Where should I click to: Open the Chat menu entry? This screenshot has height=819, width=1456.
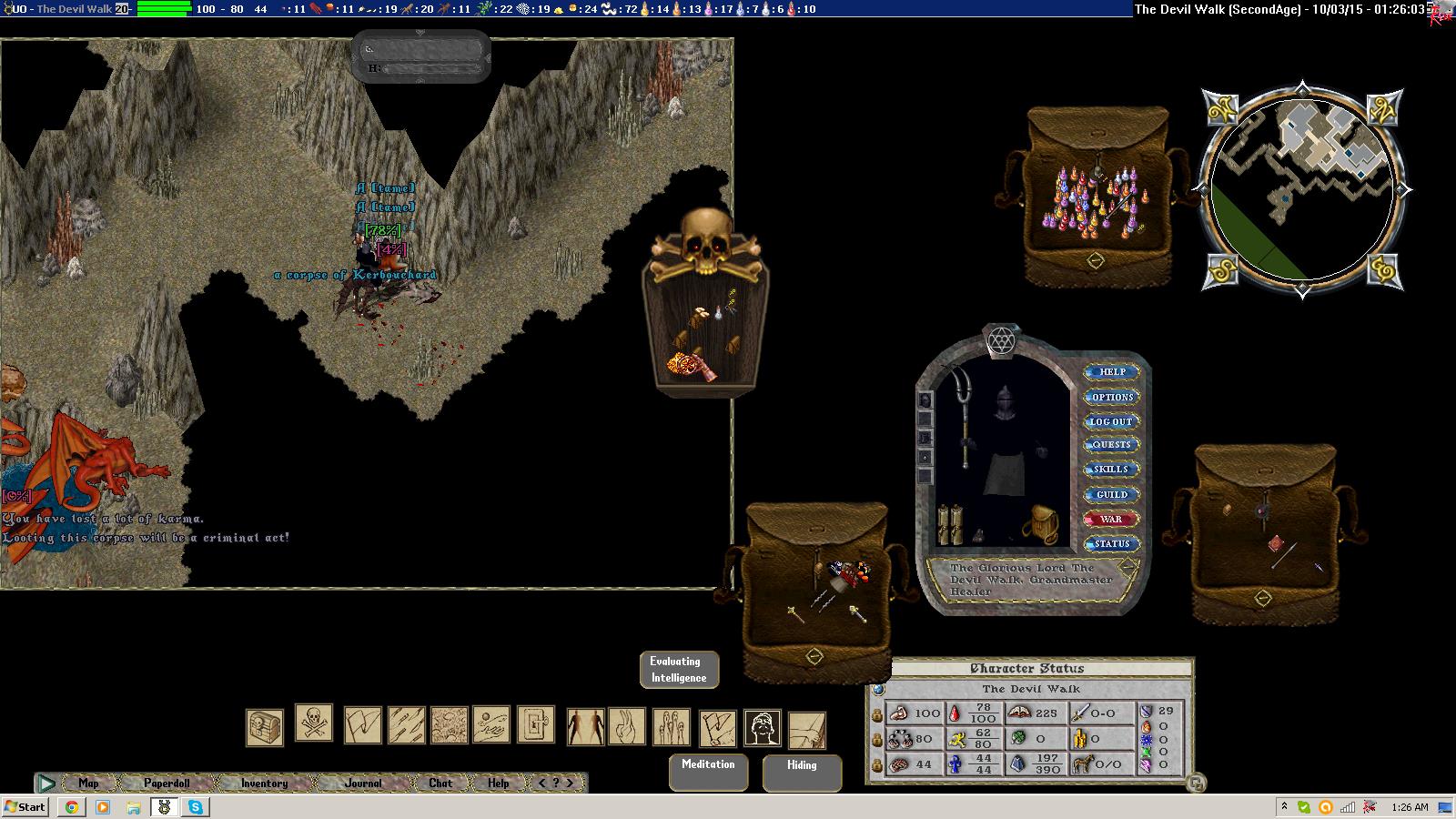click(440, 783)
